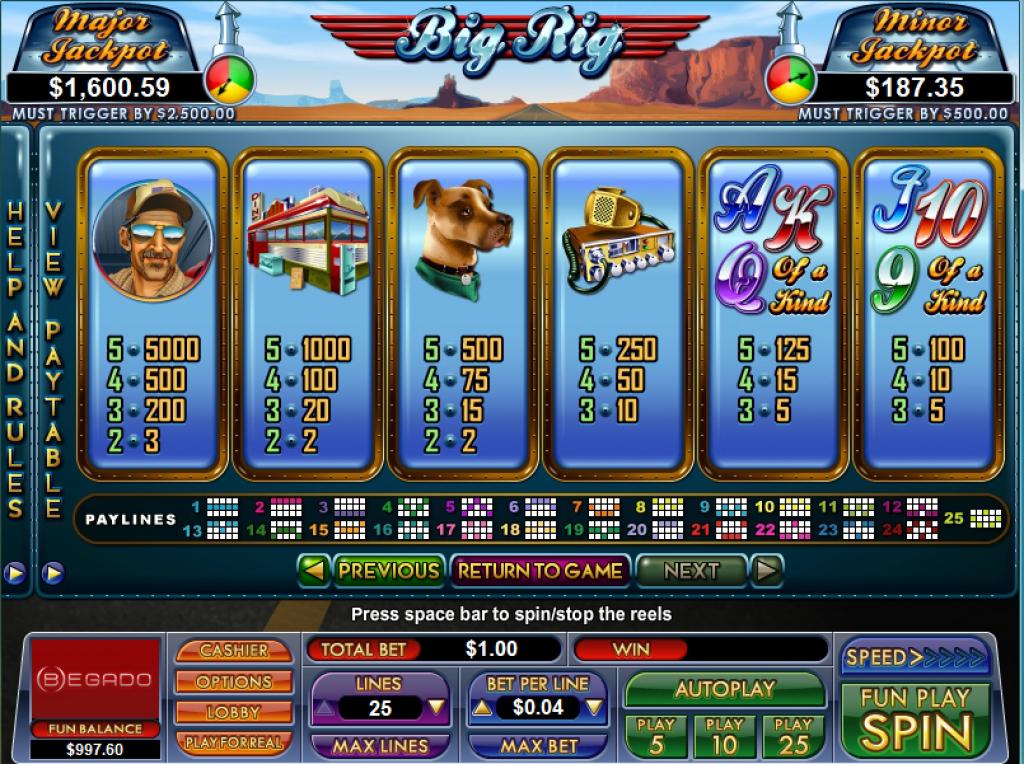Click Return to Game button
Screen dimensions: 1024x764
coord(540,571)
